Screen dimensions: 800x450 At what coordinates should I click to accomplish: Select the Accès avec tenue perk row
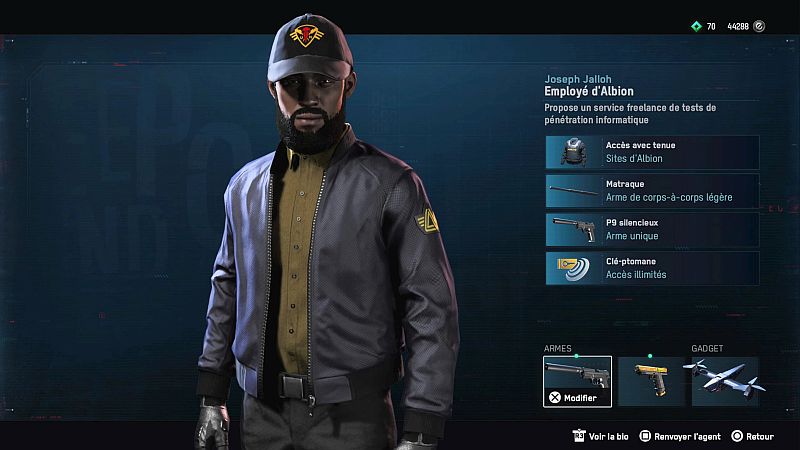coord(652,152)
